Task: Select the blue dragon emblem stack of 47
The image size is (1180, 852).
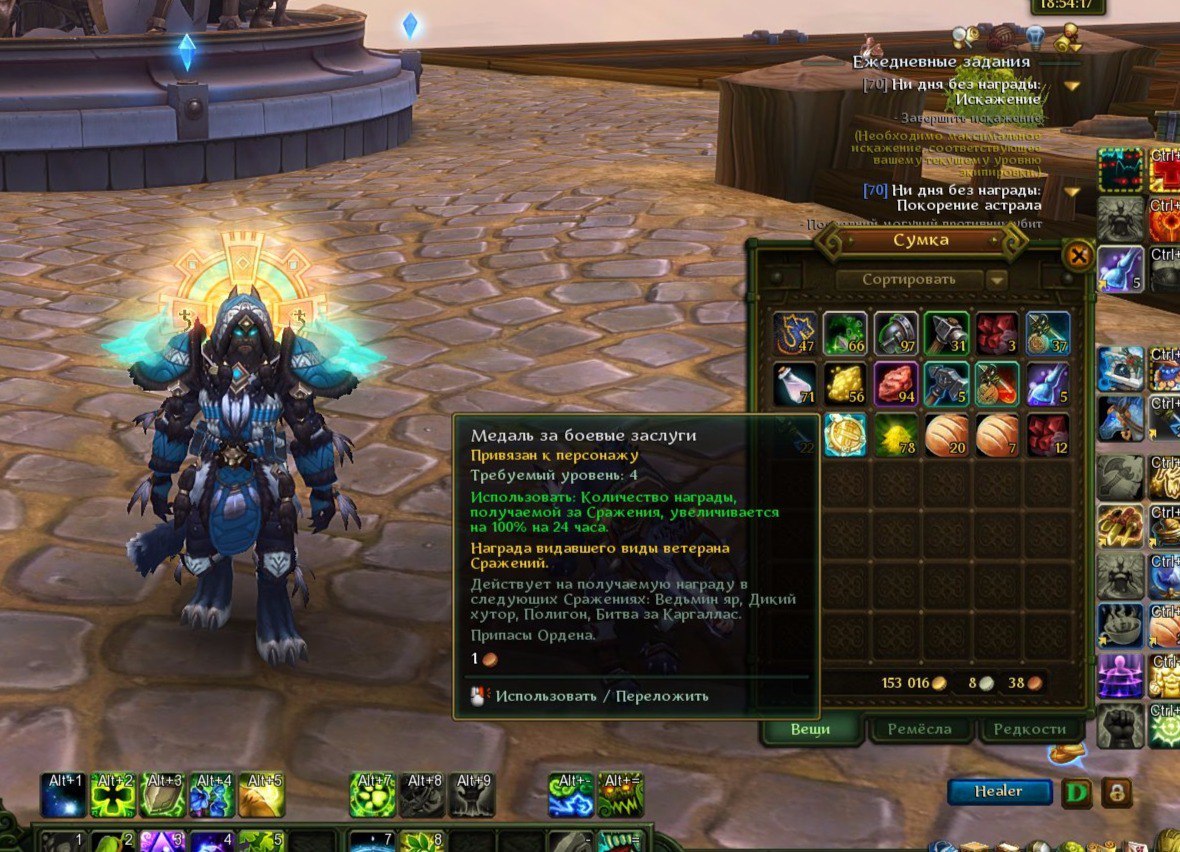Action: 794,332
